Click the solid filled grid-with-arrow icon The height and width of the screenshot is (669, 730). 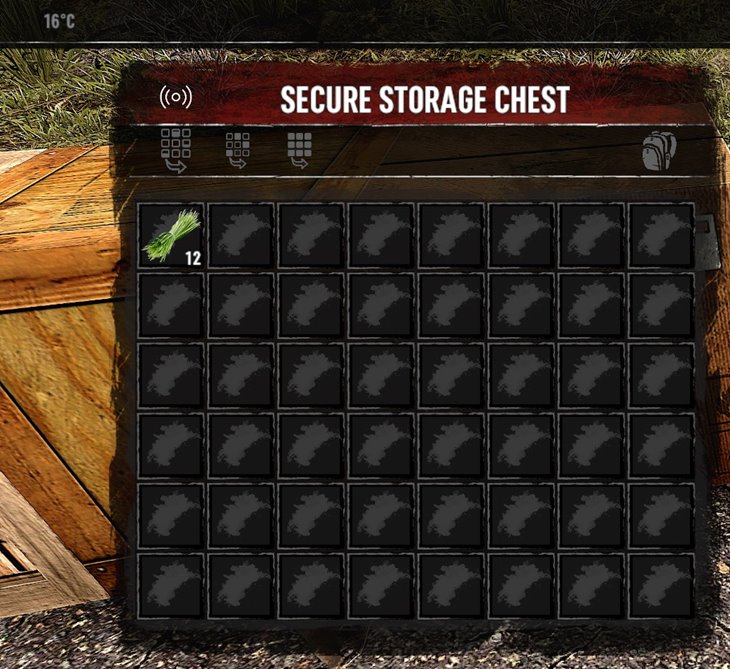click(299, 151)
